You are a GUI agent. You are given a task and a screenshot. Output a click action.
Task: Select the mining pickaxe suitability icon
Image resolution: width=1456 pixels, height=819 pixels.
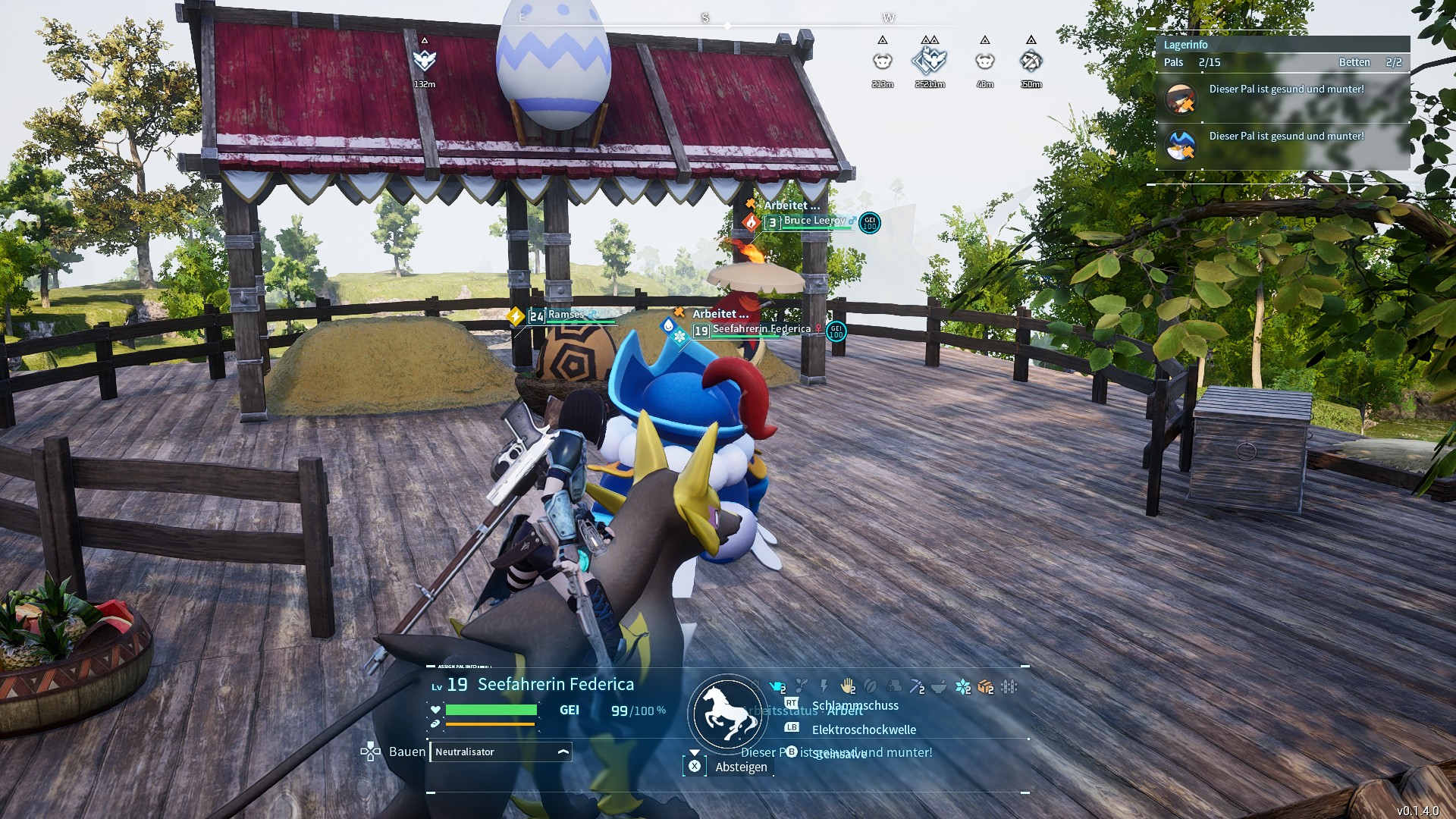pos(917,687)
